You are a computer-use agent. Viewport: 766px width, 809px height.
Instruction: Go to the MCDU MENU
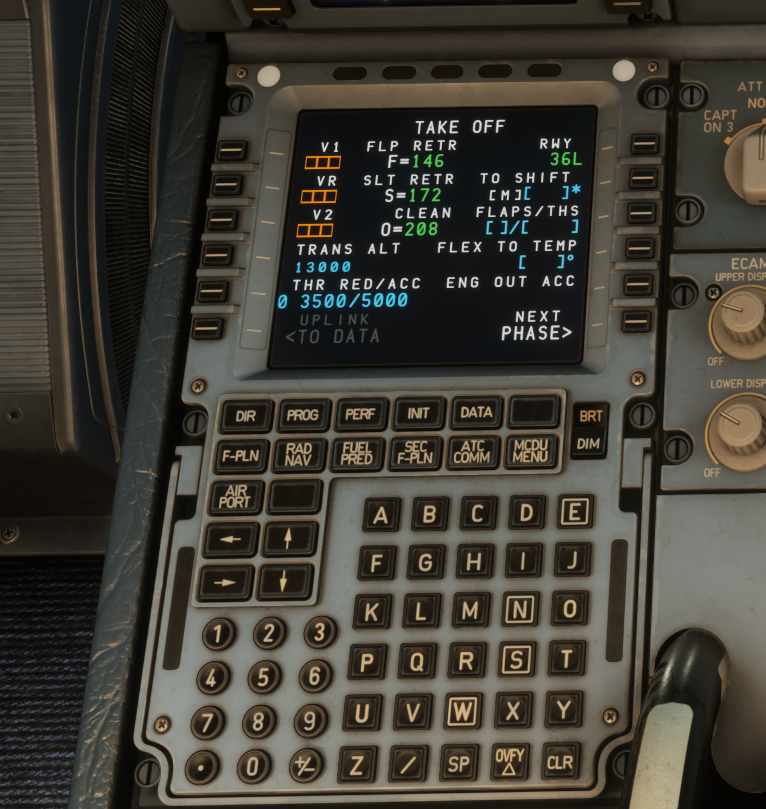pos(531,451)
